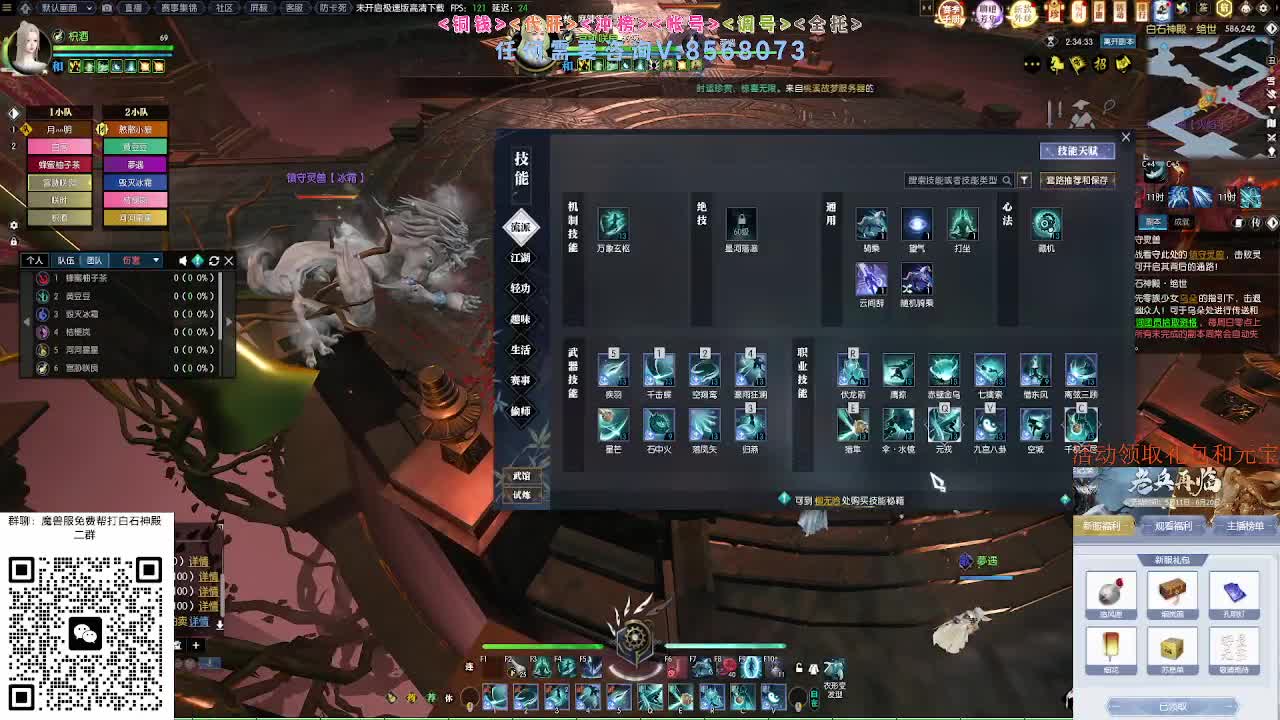1280x720 pixels.
Task: Select the 疾羽 weapon skill icon
Action: point(613,372)
